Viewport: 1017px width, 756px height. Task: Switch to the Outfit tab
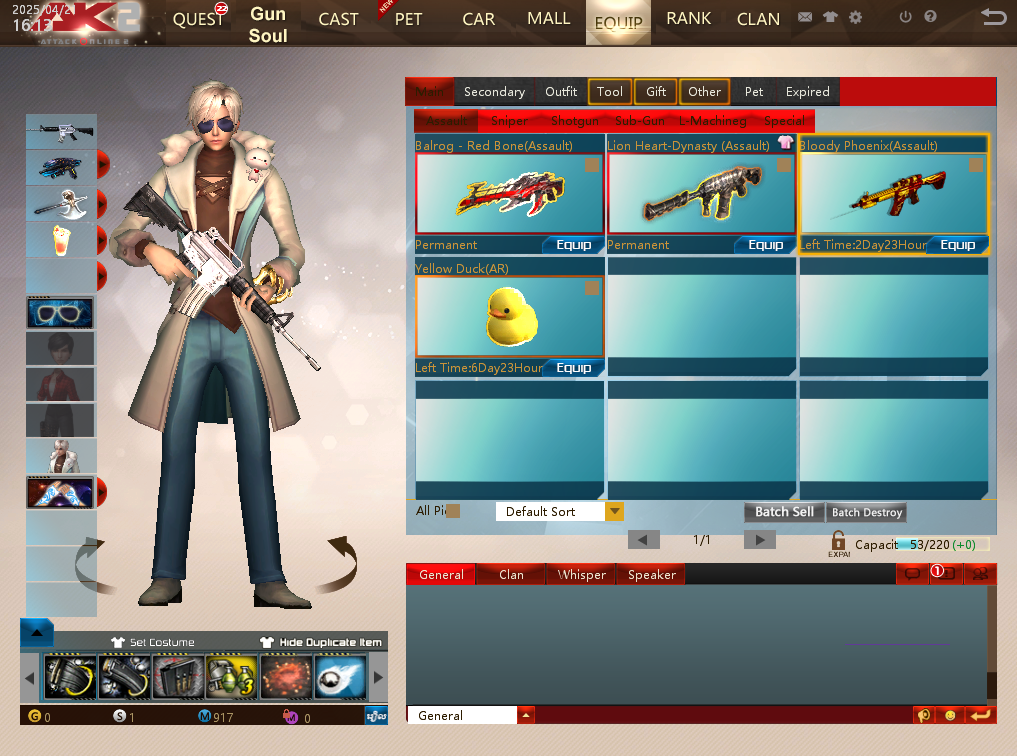(x=561, y=92)
